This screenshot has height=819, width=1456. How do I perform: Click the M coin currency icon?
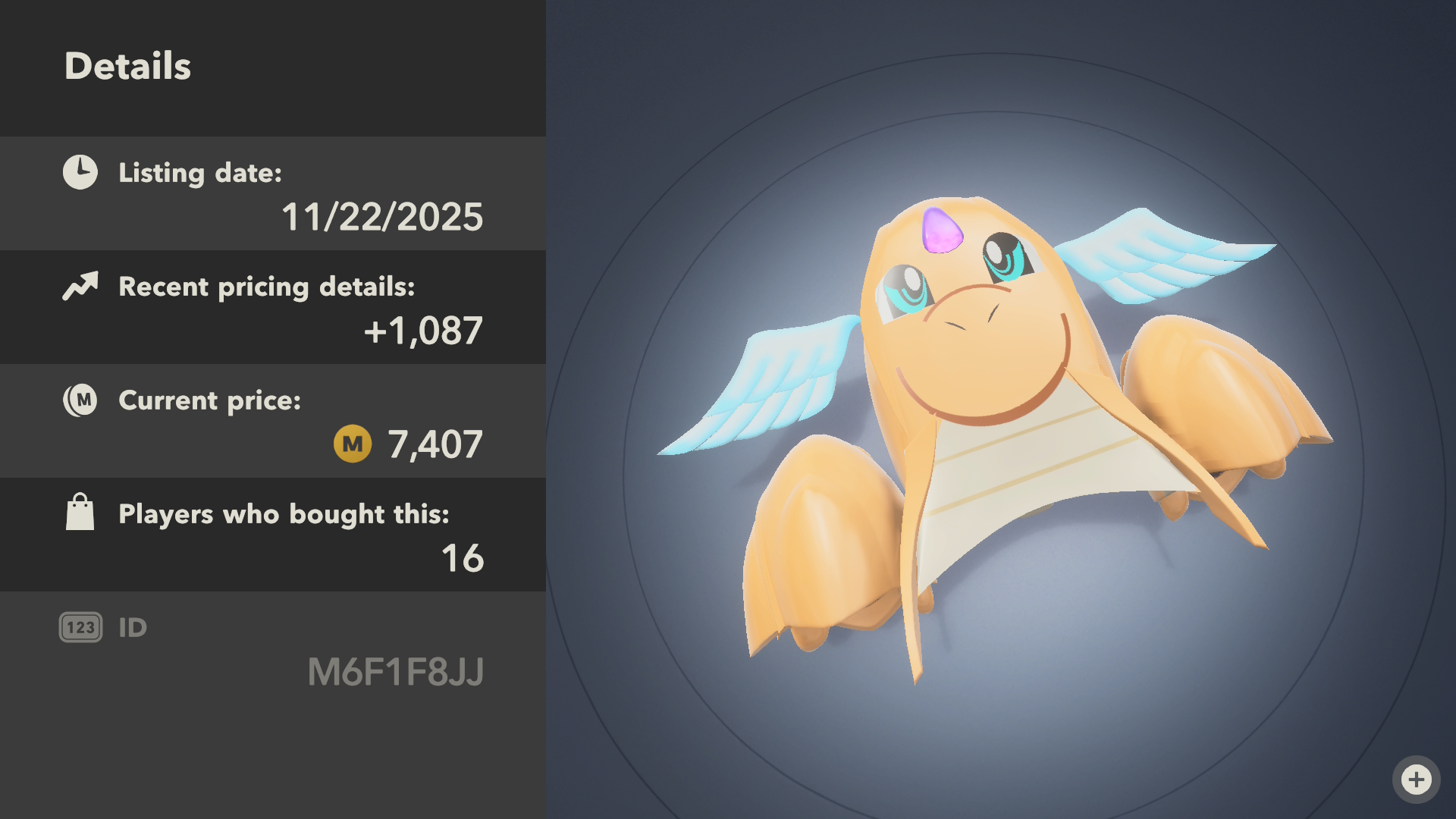tap(80, 400)
